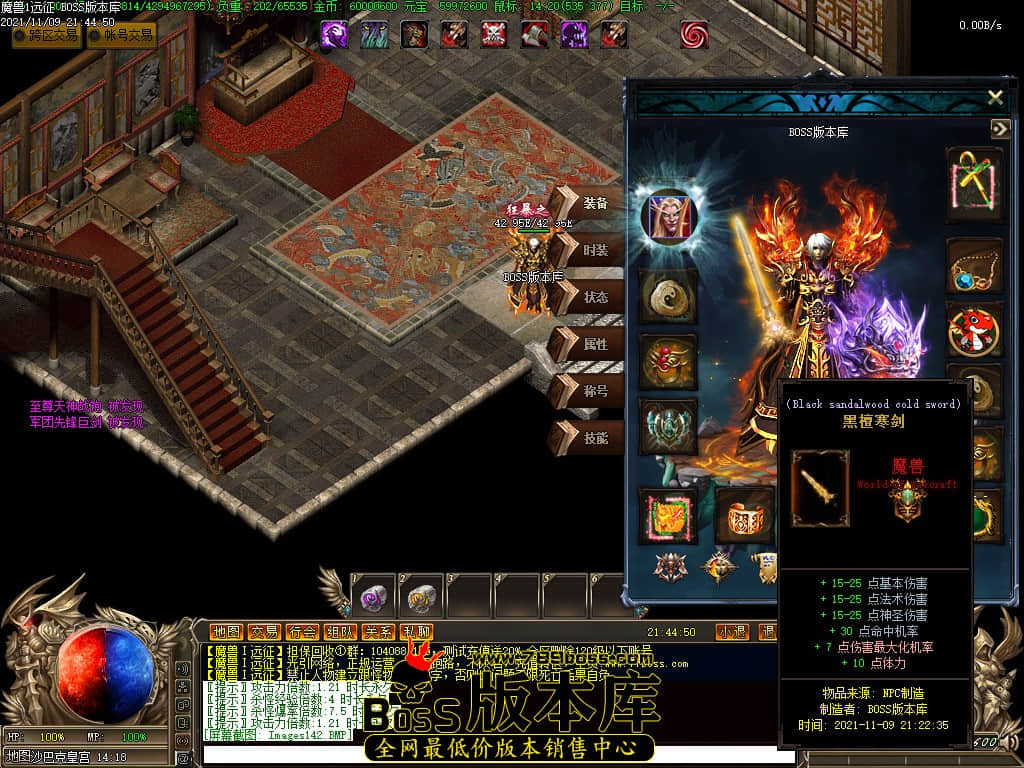1024x768 pixels.
Task: Click the 私聊 private chat button
Action: (416, 632)
